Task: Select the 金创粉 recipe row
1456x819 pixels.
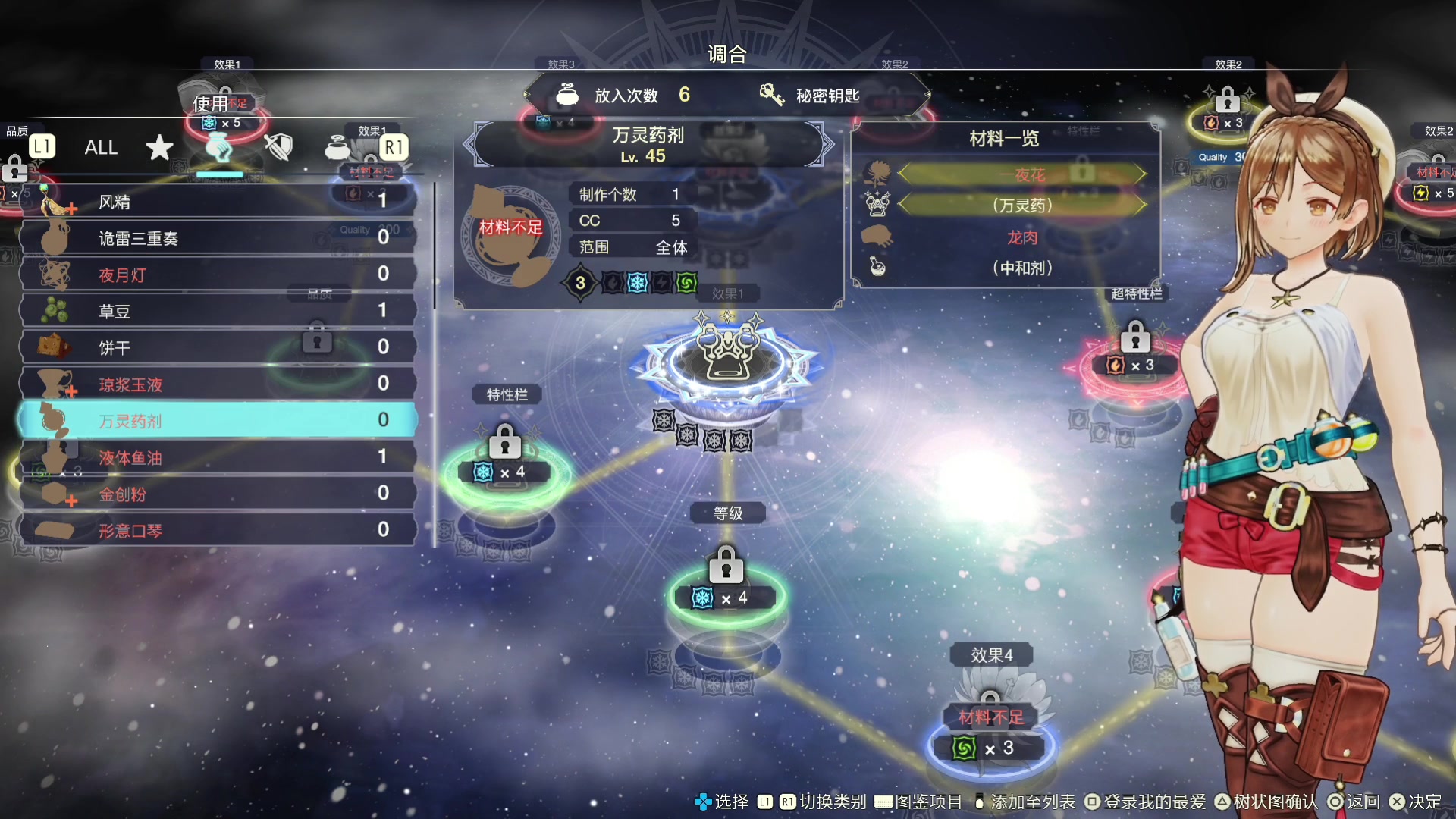Action: point(218,494)
